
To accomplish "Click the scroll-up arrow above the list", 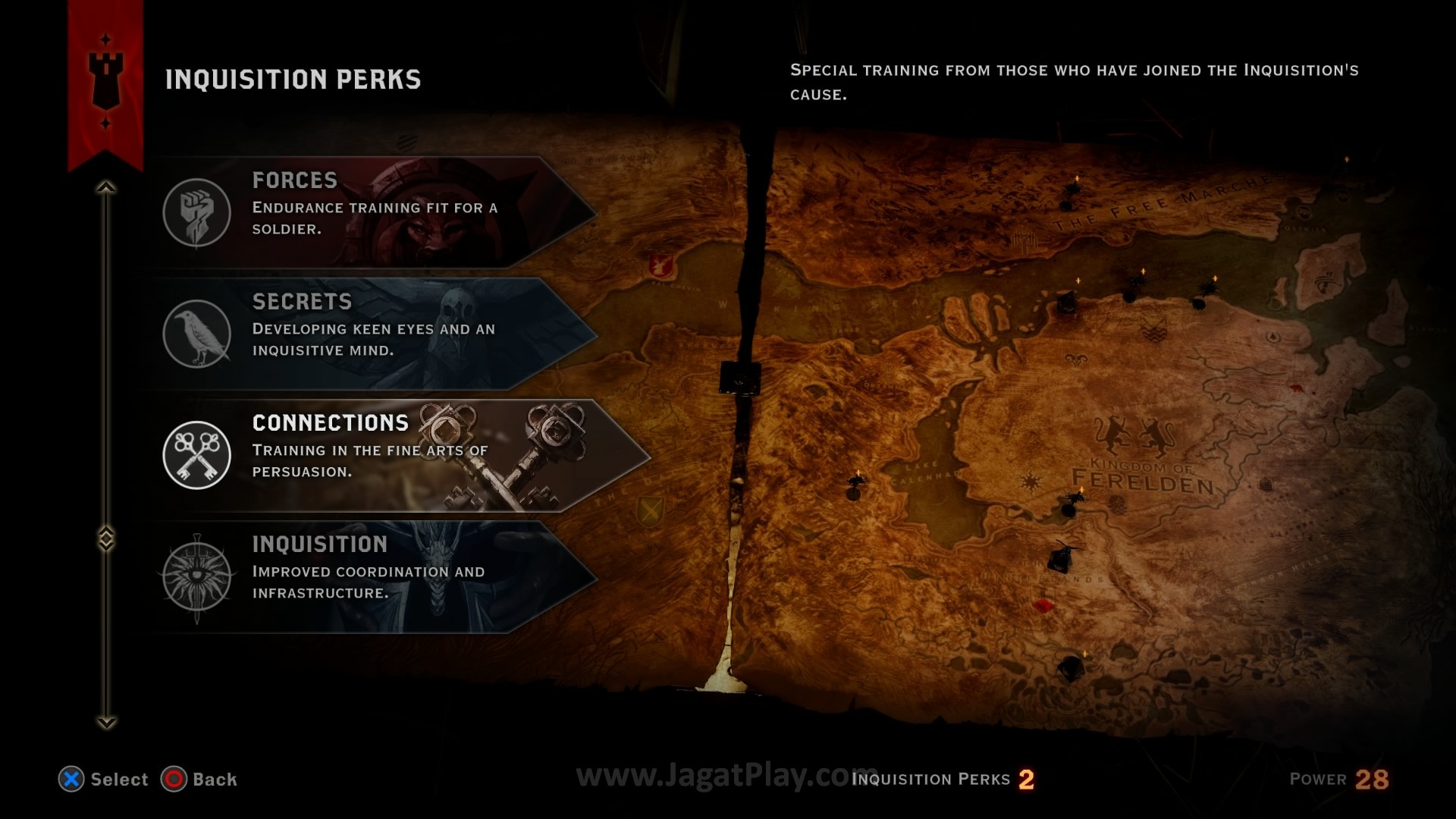I will click(x=106, y=187).
